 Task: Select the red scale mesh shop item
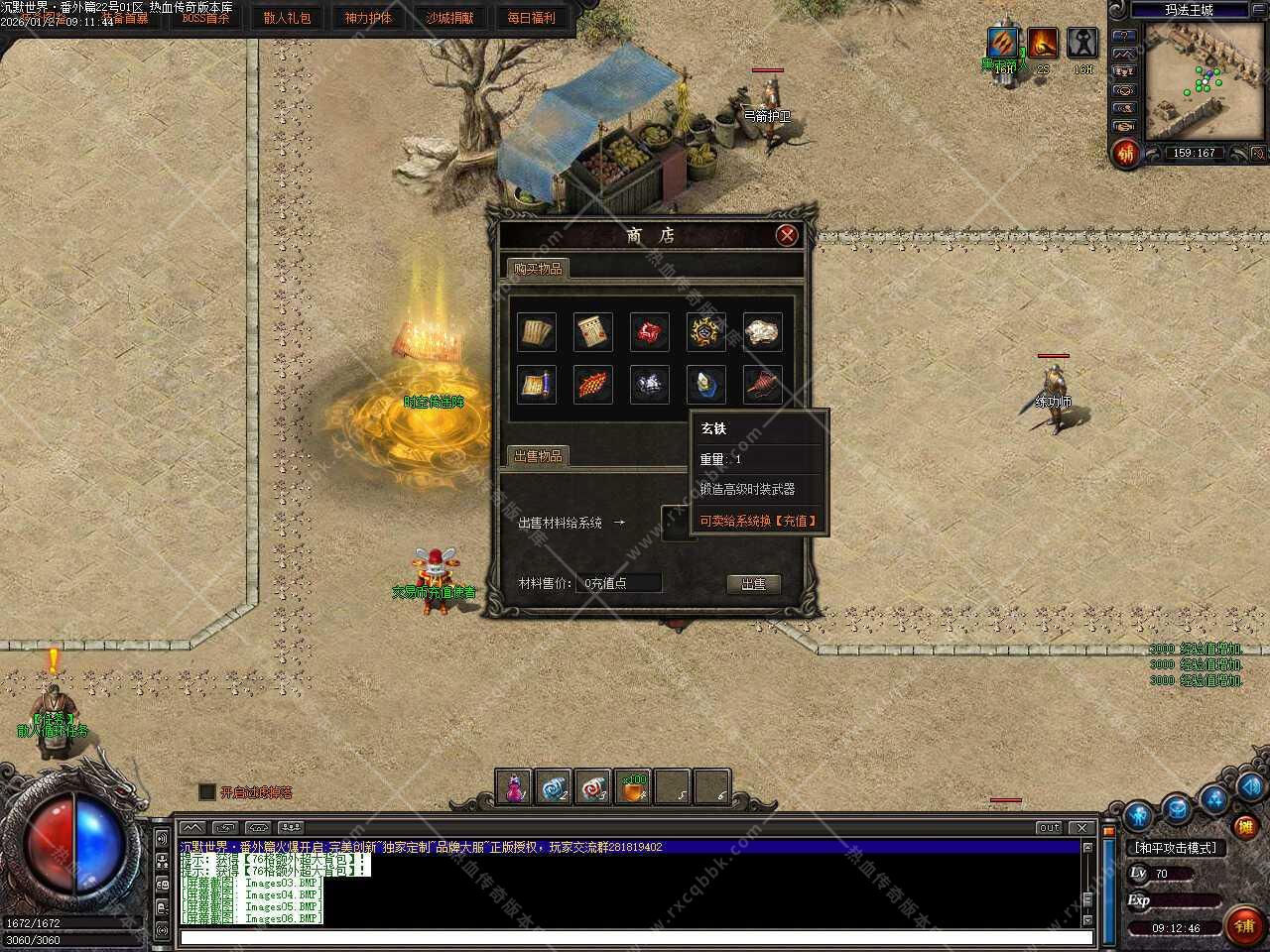(x=592, y=384)
